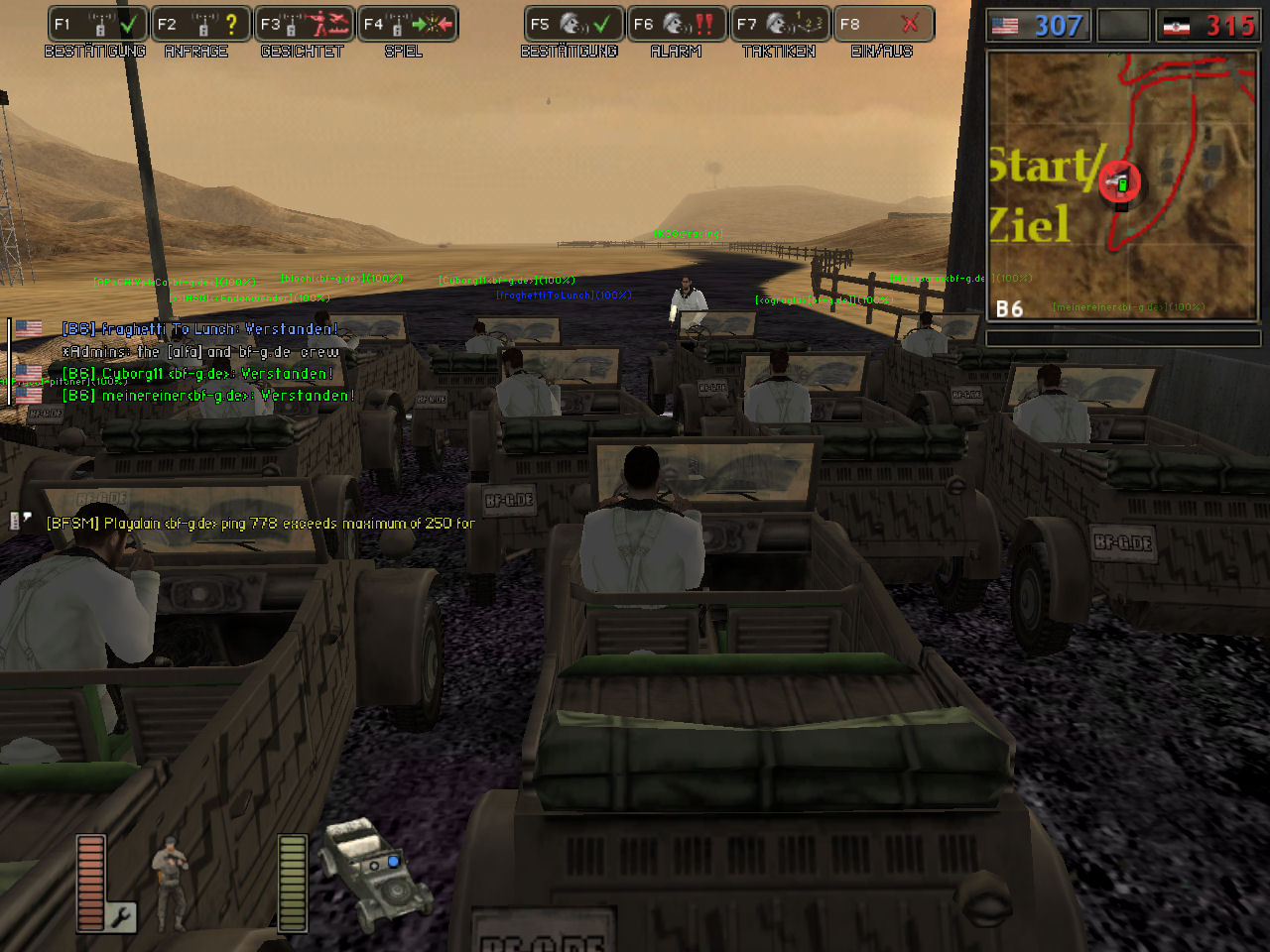Select the jeep vehicle status icon
Viewport: 1270px width, 952px height.
pos(374,868)
